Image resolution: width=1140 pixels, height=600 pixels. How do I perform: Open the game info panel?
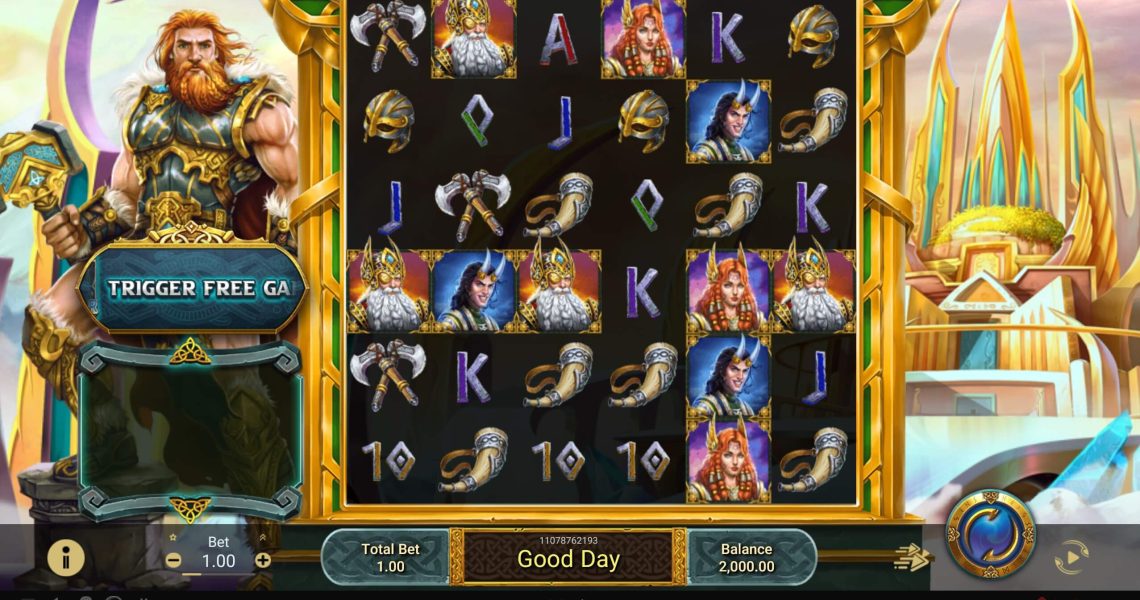point(66,558)
